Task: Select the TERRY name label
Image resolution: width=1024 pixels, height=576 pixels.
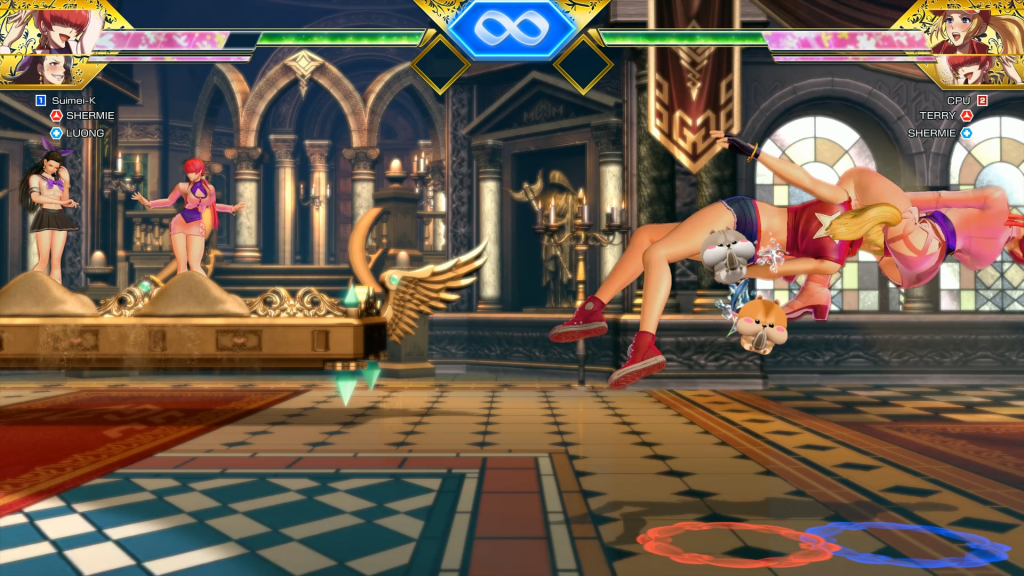Action: 938,116
